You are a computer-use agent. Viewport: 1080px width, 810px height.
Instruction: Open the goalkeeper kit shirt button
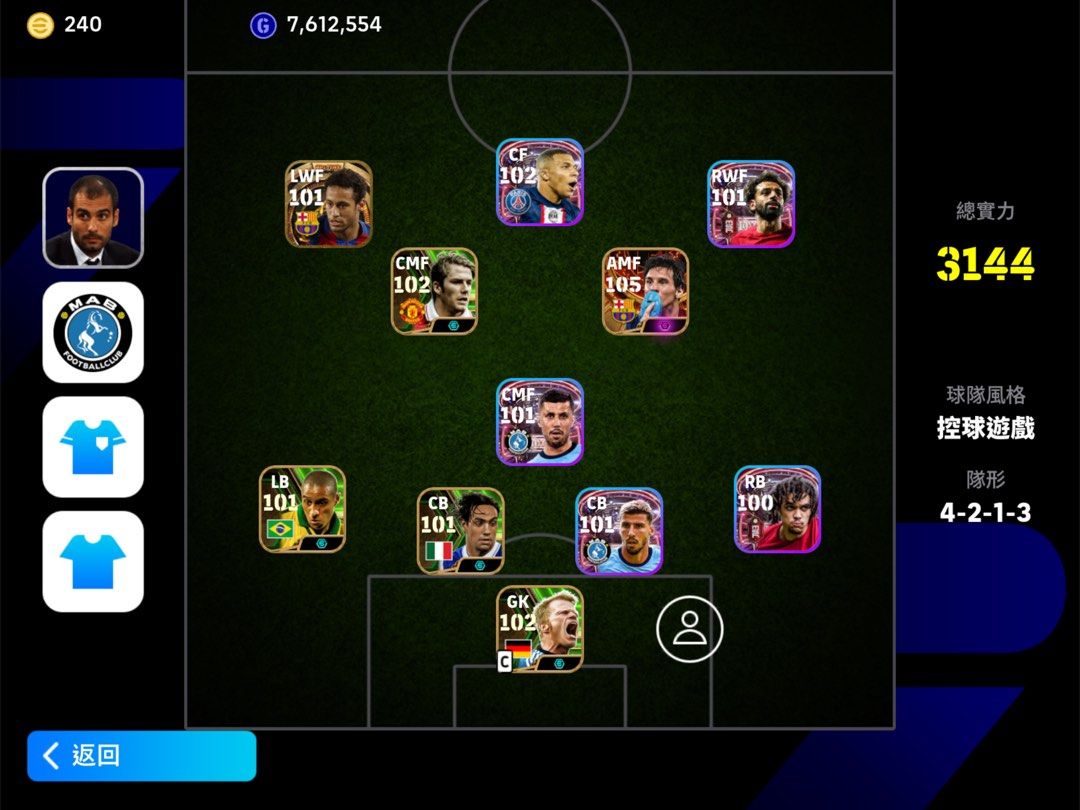tap(93, 447)
